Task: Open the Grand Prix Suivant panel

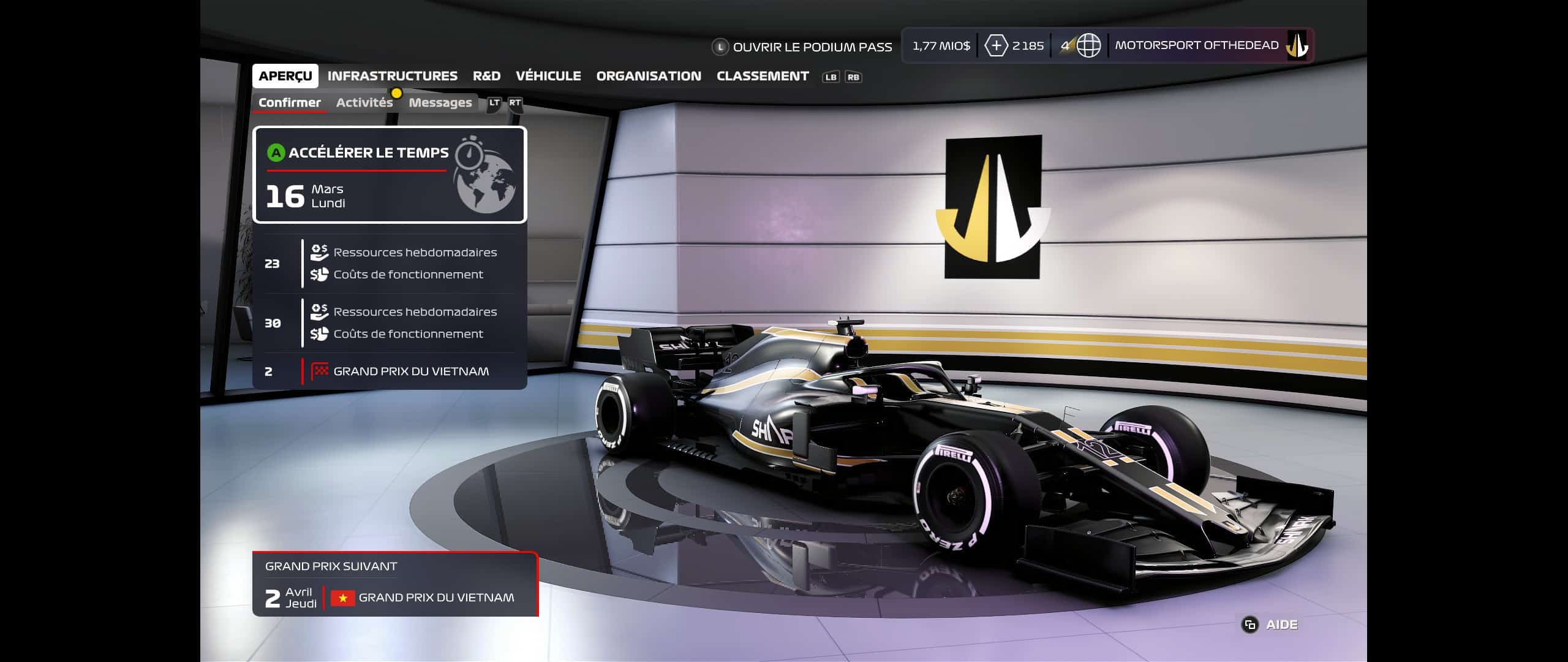Action: coord(395,585)
